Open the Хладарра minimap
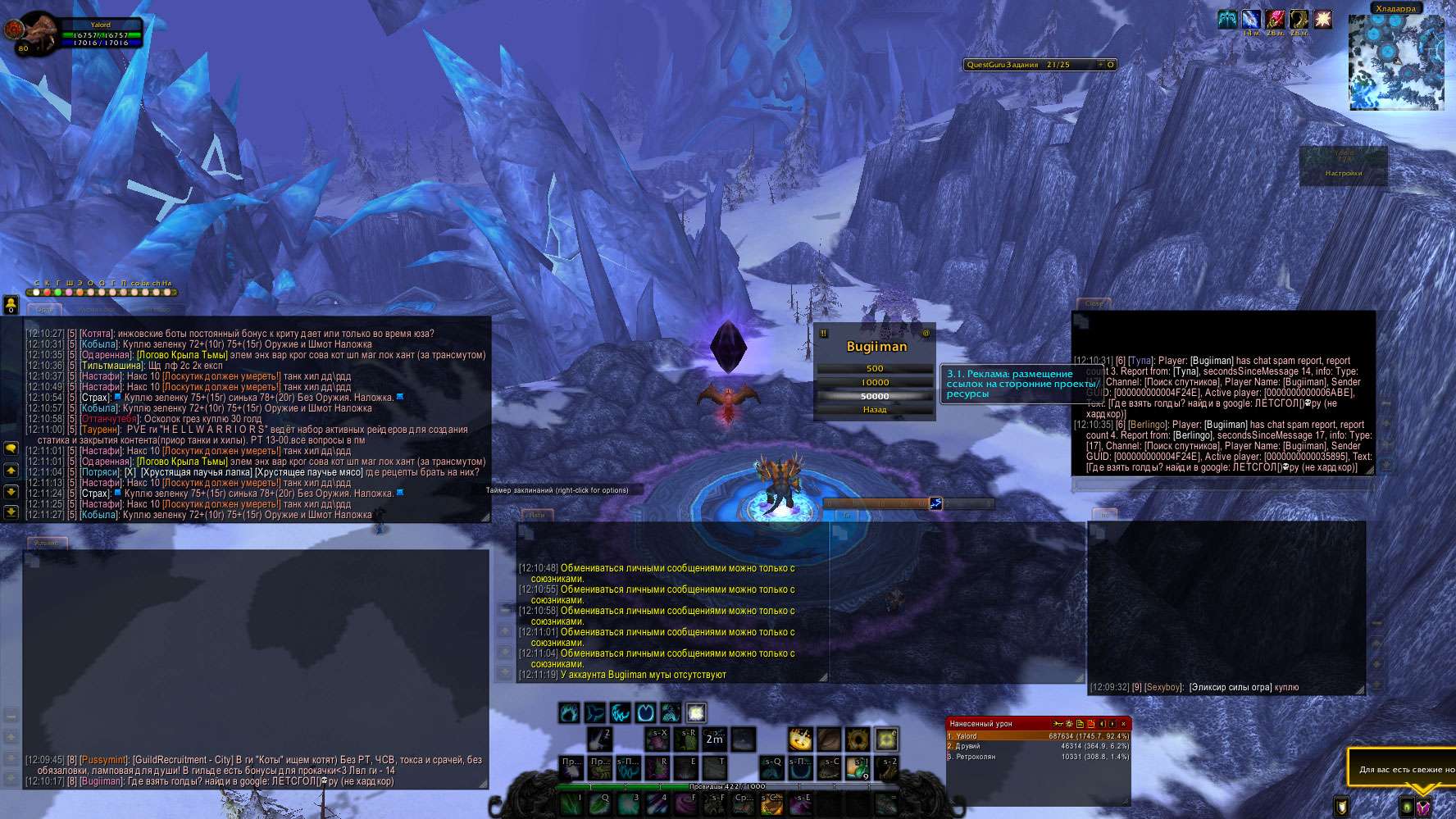Screen dimensions: 1456x819 [x=1395, y=61]
